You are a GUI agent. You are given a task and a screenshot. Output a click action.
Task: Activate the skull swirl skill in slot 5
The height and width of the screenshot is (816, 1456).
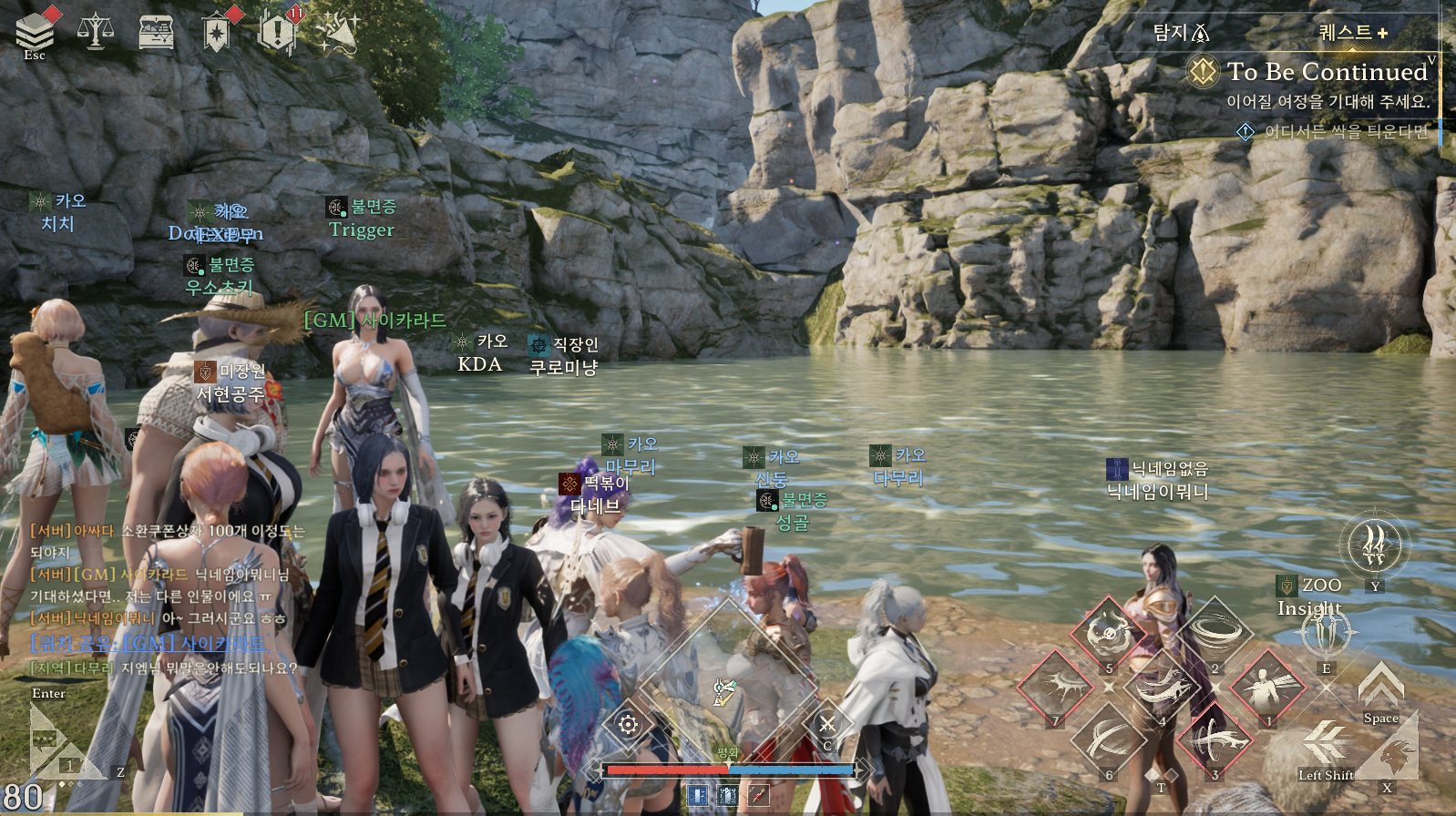click(1108, 632)
